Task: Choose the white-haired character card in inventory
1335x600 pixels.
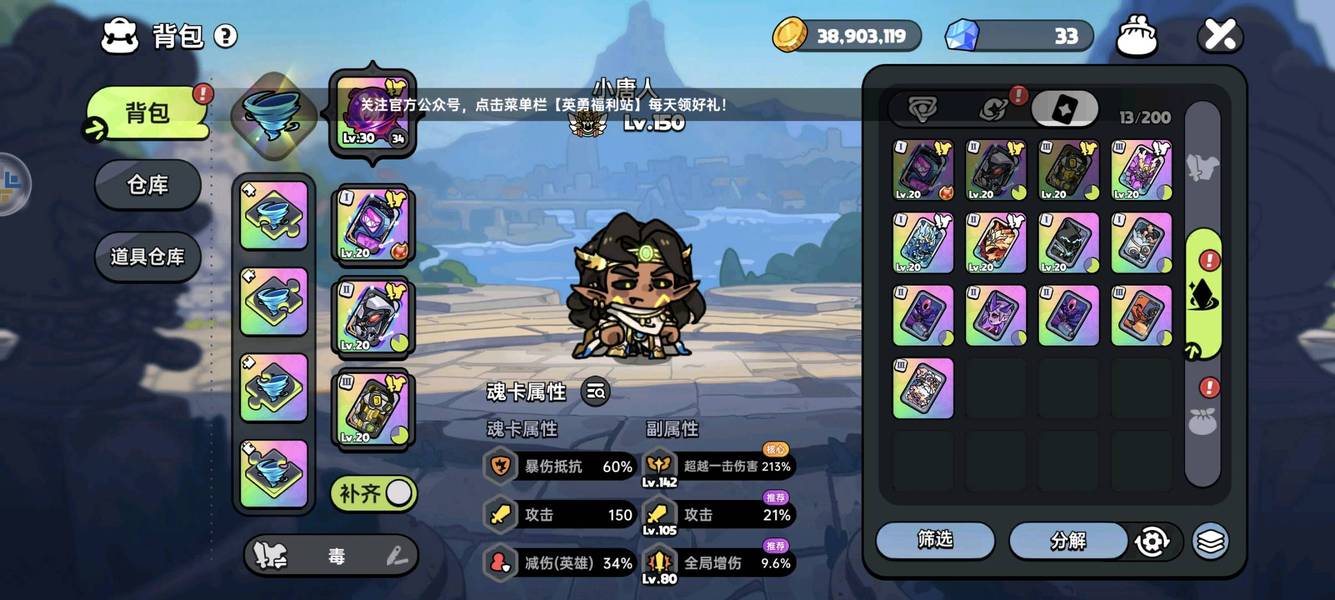Action: [x=923, y=388]
